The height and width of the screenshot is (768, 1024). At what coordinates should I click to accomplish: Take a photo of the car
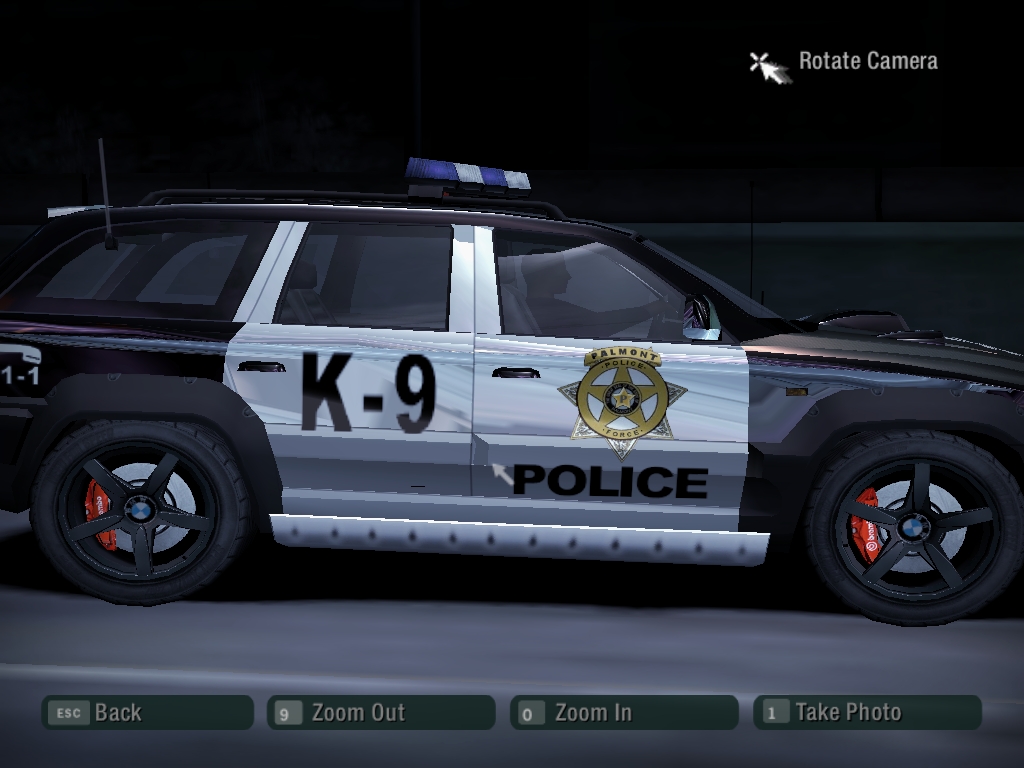(x=867, y=713)
